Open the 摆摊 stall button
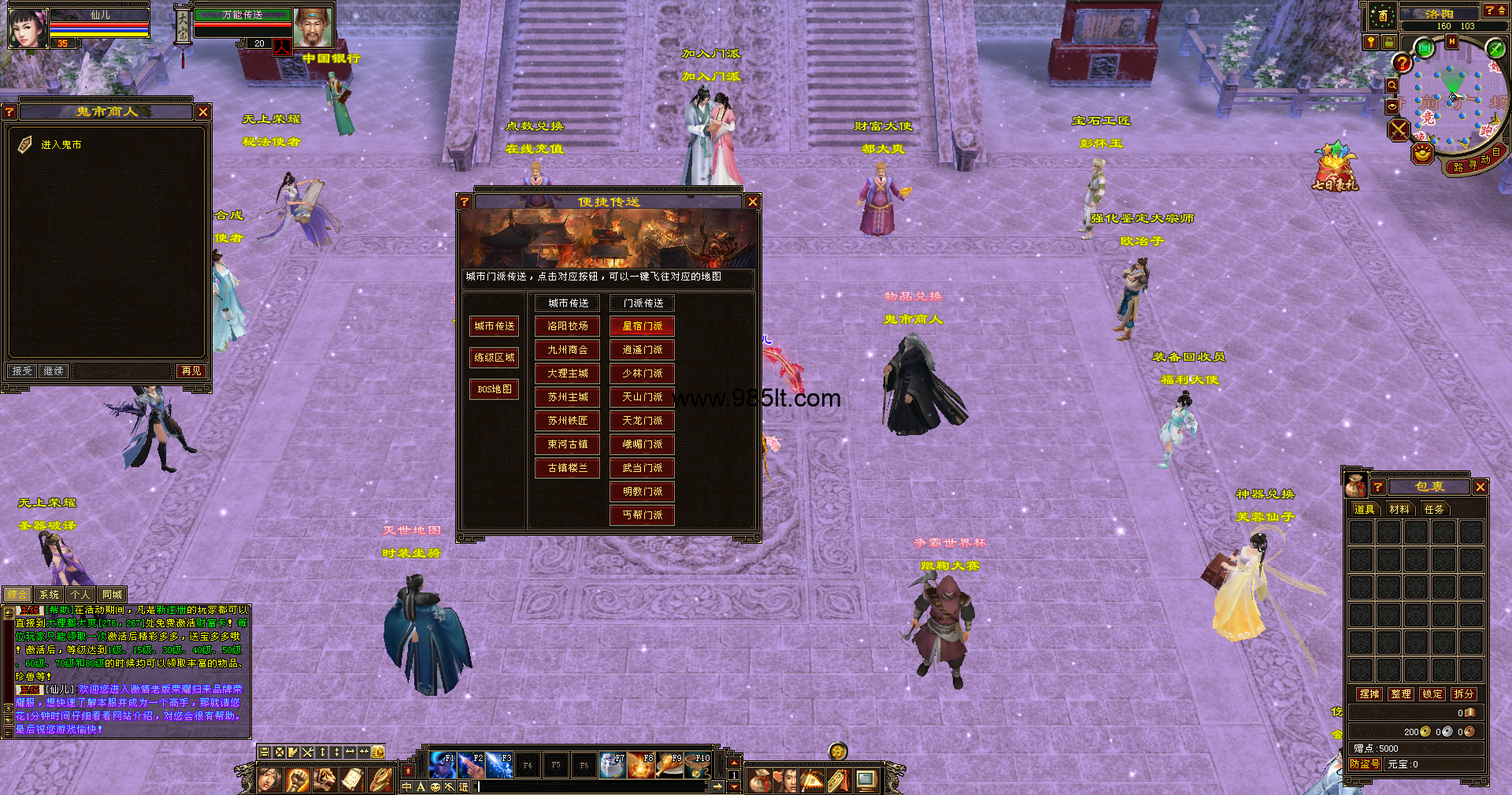 [x=1369, y=694]
